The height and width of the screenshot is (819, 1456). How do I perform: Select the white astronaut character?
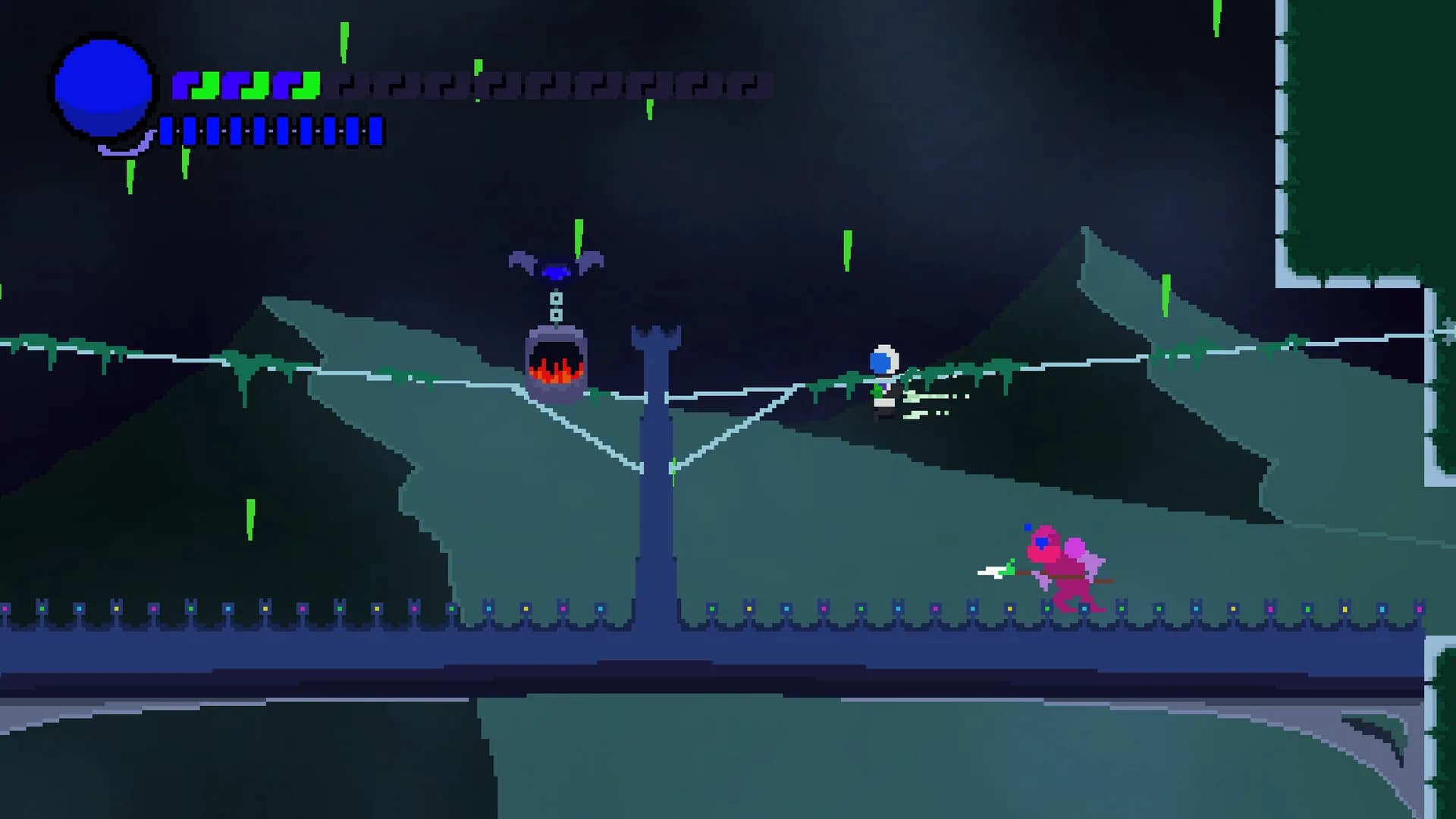coord(883,375)
